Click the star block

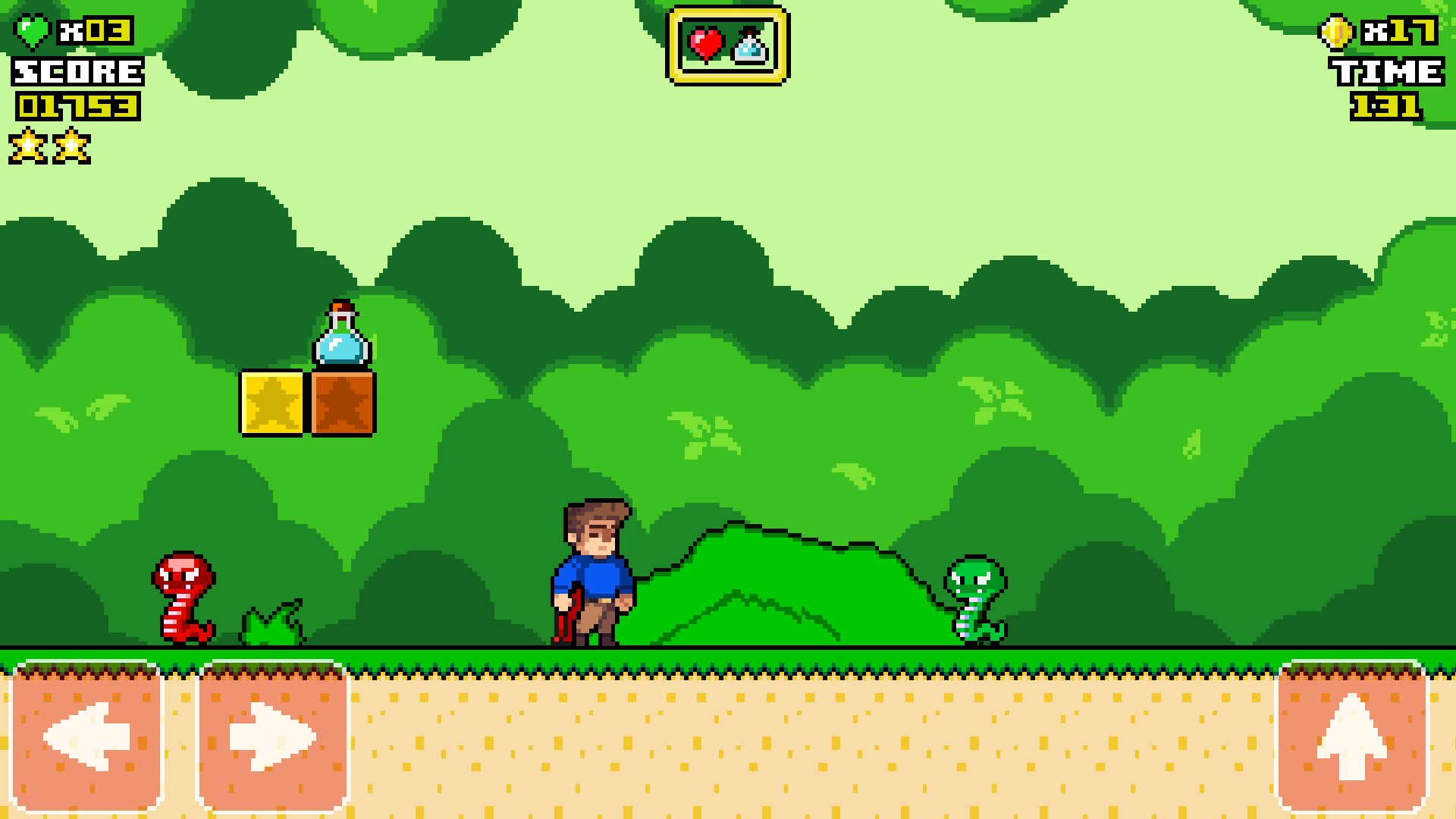click(271, 403)
